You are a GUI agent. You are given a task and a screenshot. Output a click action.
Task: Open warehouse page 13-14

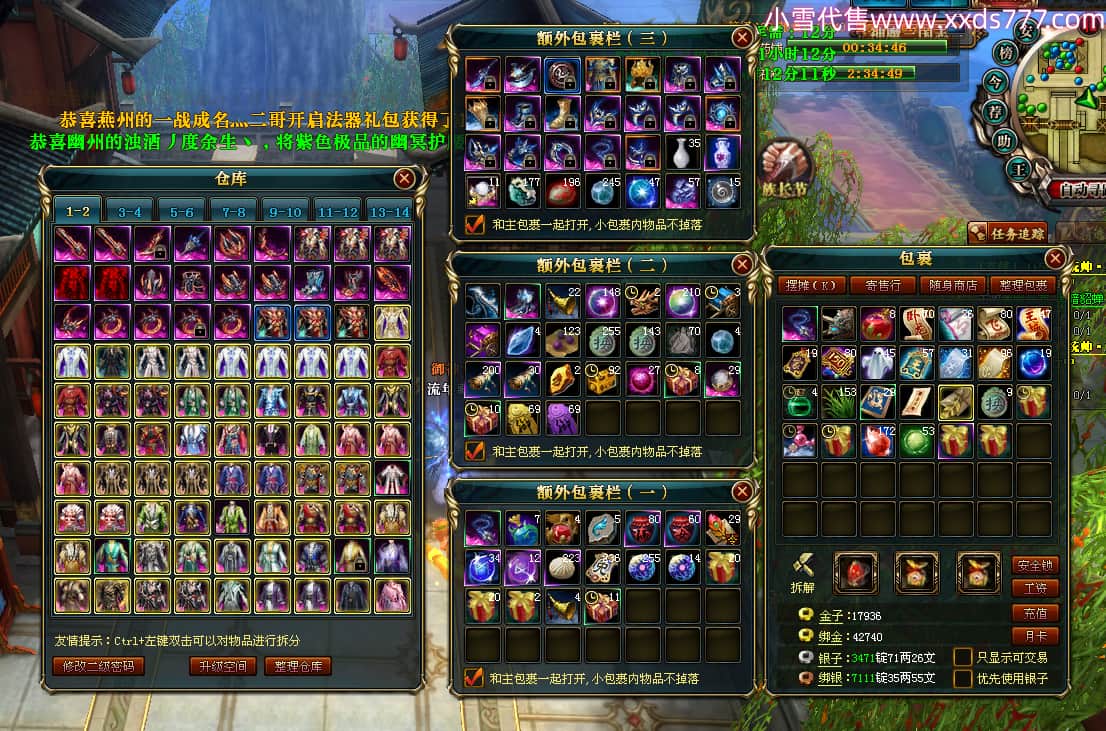(x=389, y=211)
